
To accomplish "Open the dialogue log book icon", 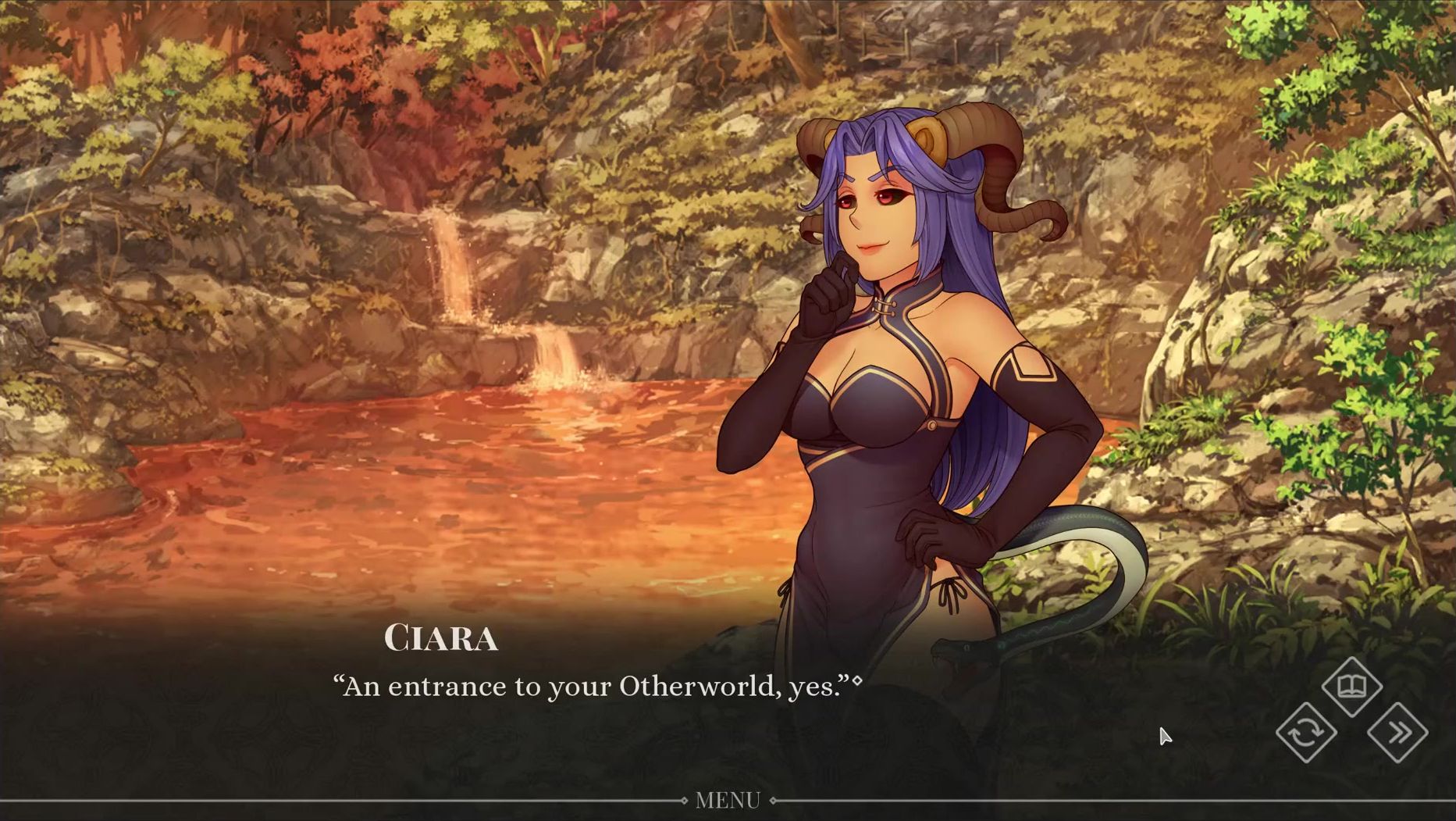I will [x=1351, y=687].
